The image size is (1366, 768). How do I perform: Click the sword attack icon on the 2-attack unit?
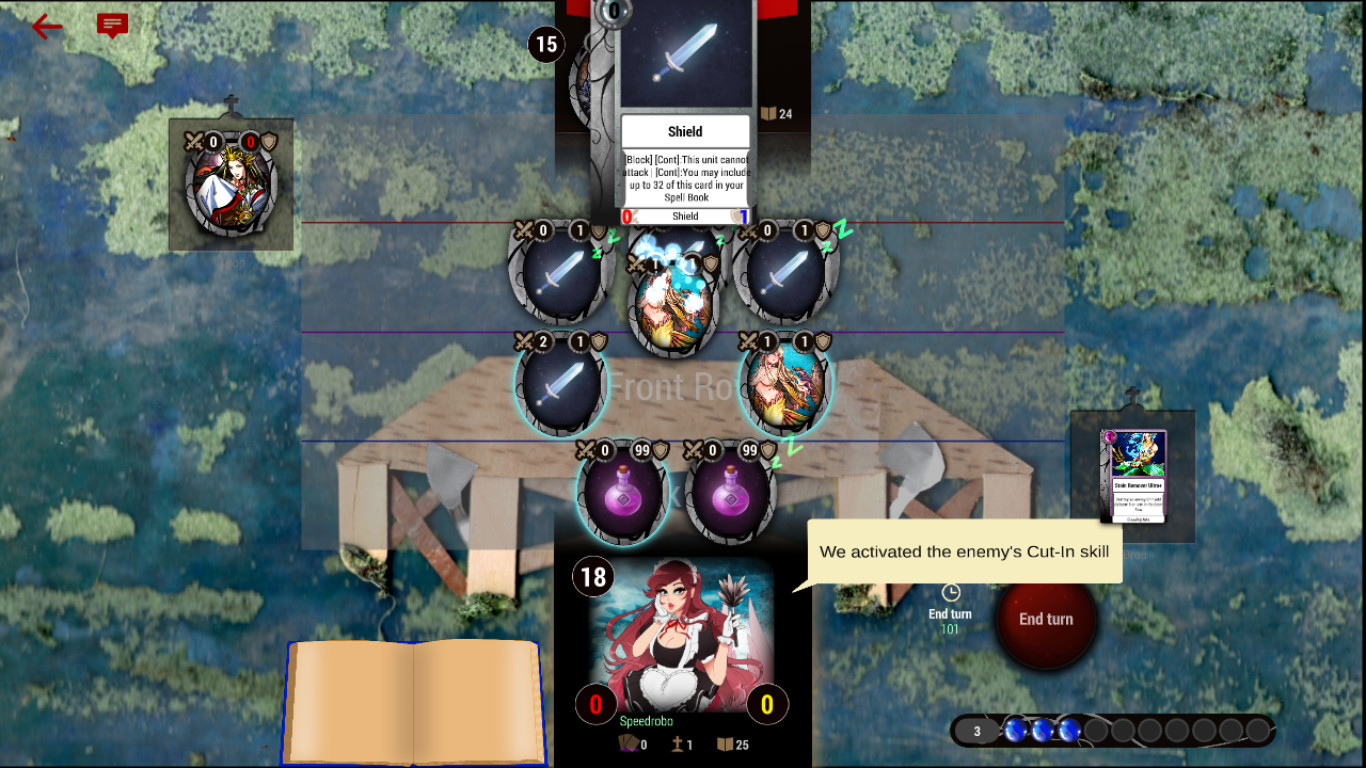pyautogui.click(x=525, y=340)
